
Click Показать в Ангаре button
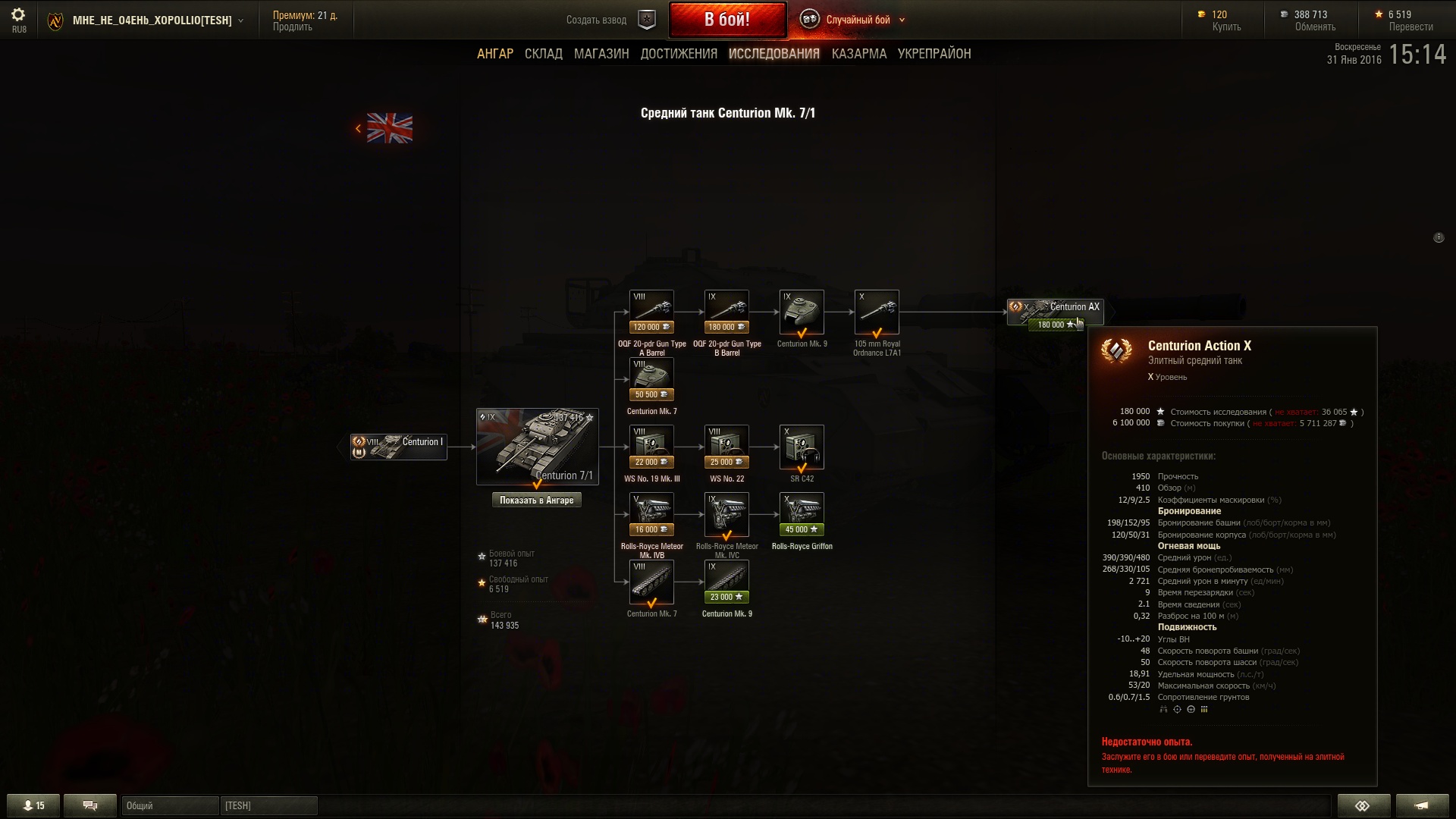pos(537,500)
